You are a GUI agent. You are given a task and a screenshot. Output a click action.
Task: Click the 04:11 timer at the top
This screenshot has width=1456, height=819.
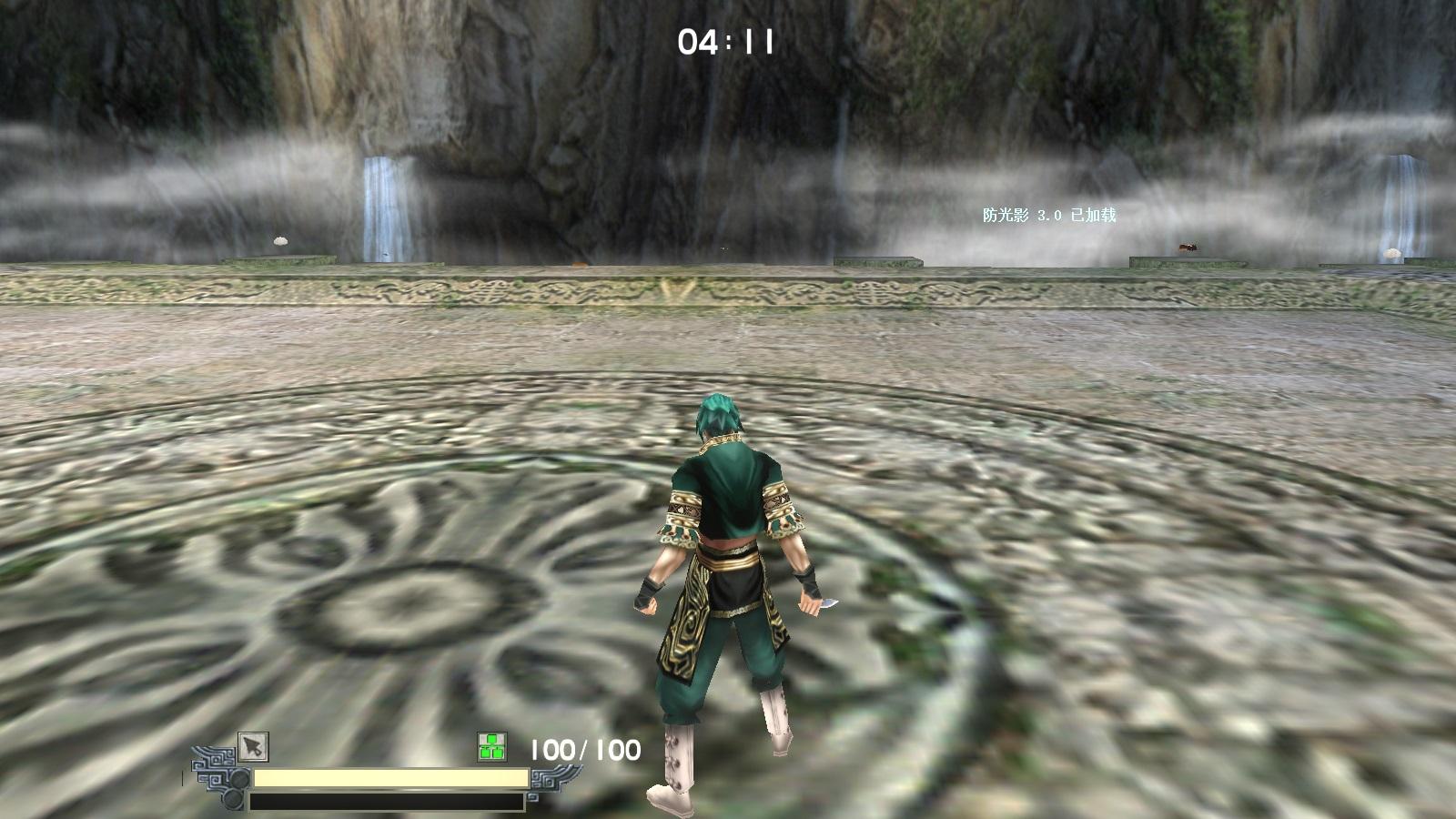(725, 40)
